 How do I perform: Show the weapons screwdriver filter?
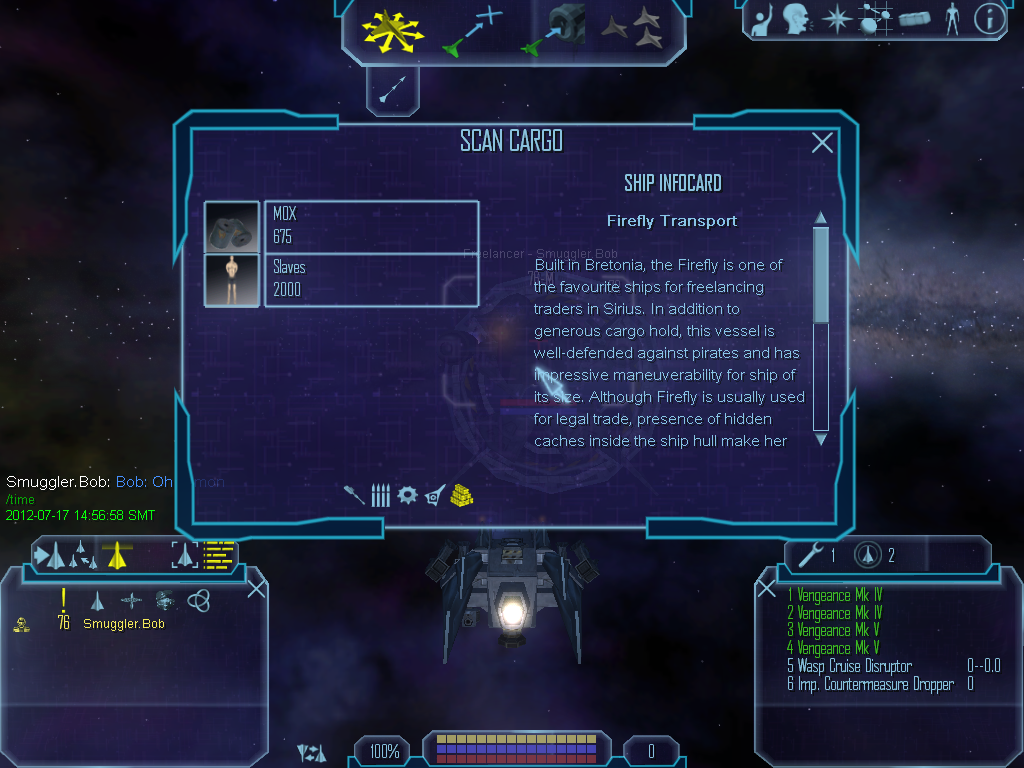(x=354, y=495)
